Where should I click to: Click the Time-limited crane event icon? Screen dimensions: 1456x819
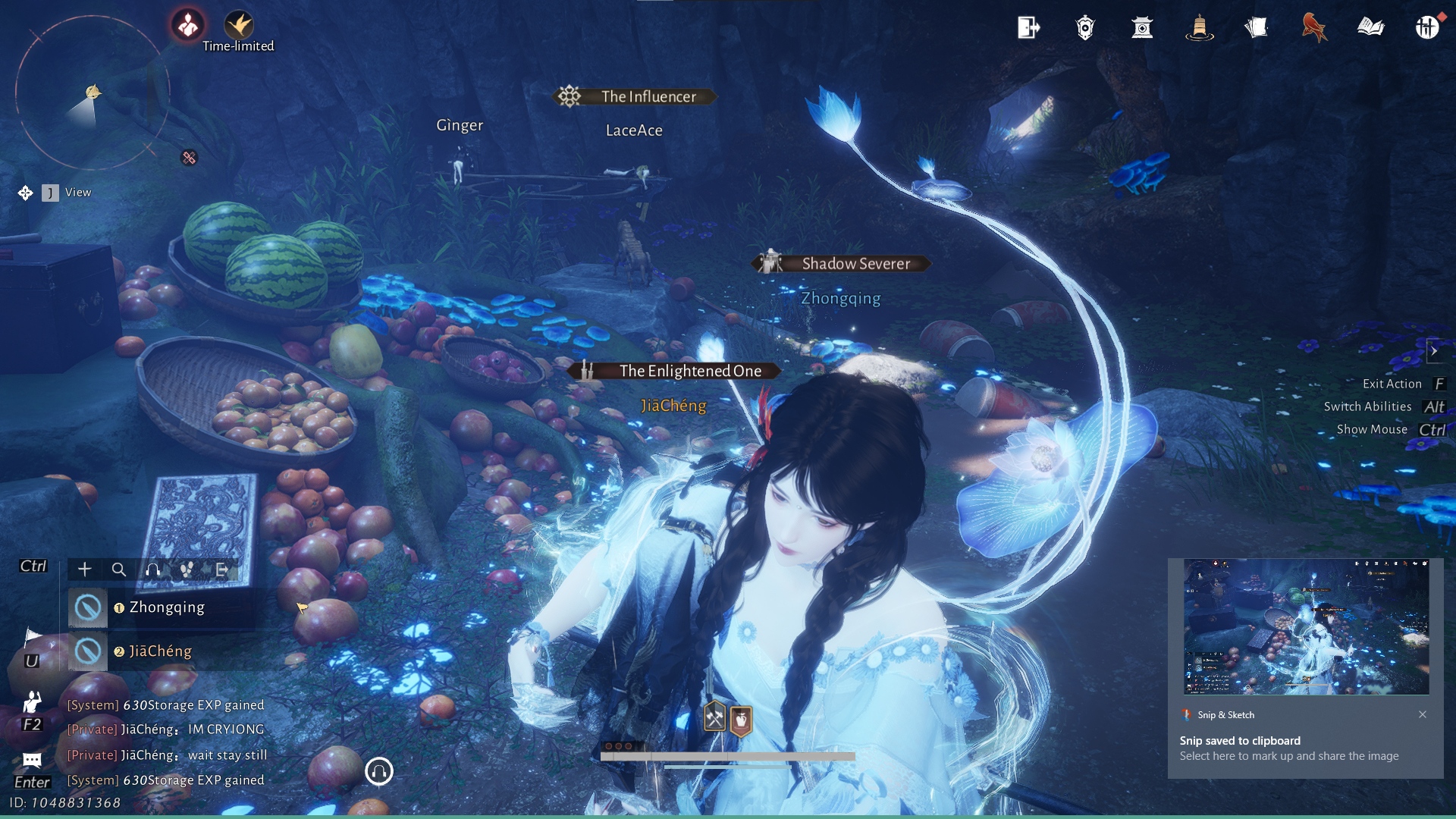[x=239, y=25]
